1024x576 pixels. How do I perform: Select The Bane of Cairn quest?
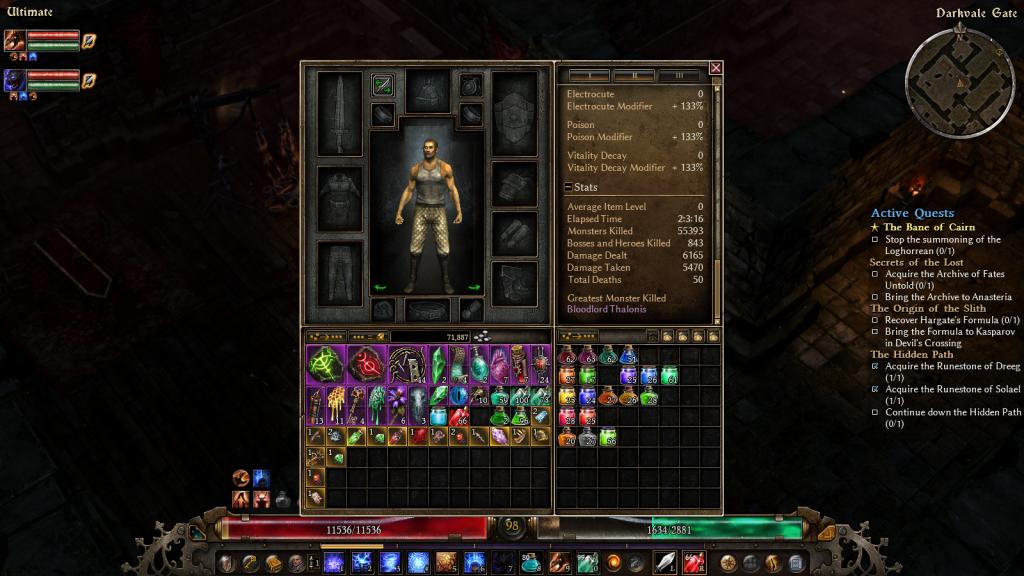928,227
